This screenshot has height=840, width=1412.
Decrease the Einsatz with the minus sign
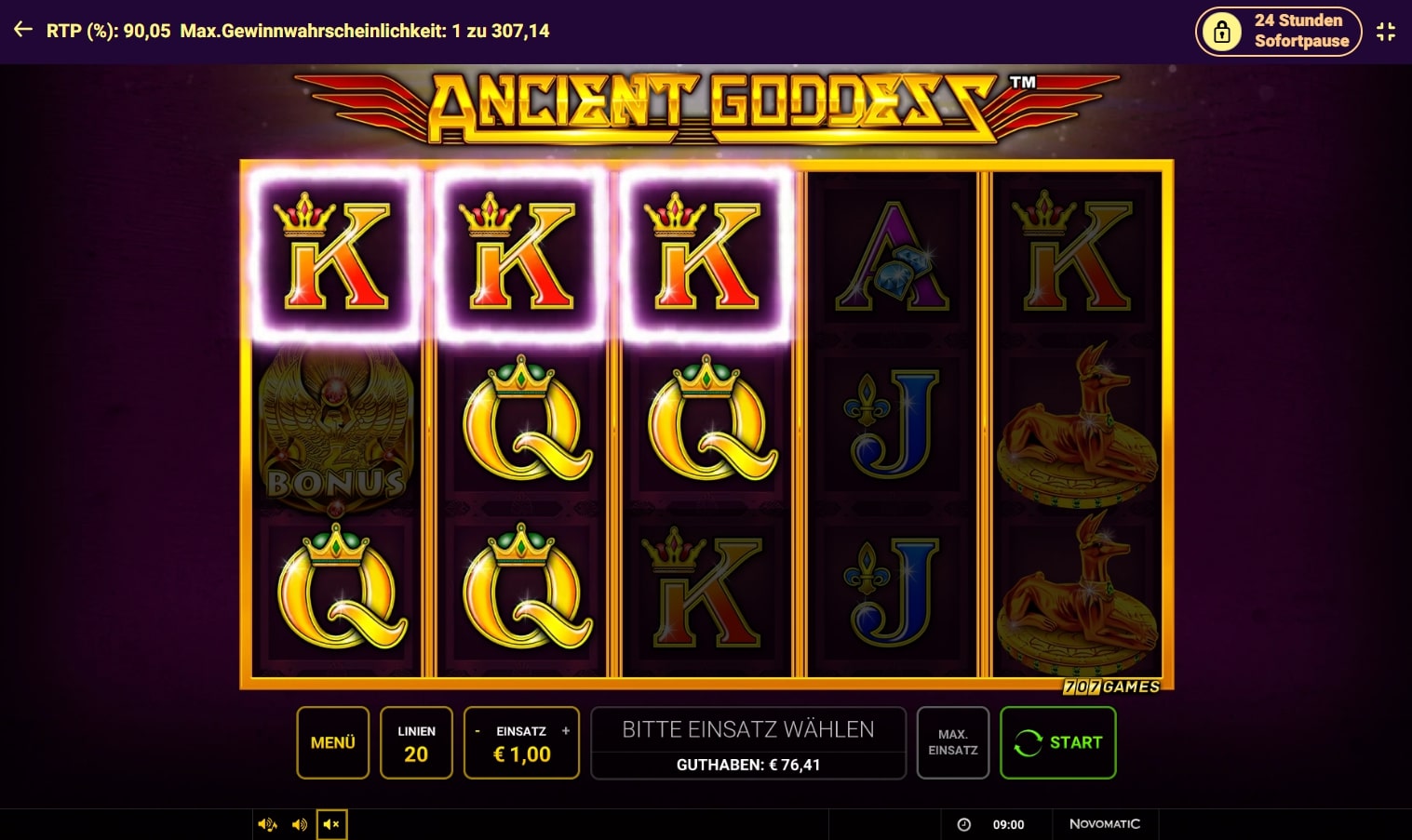coord(477,731)
